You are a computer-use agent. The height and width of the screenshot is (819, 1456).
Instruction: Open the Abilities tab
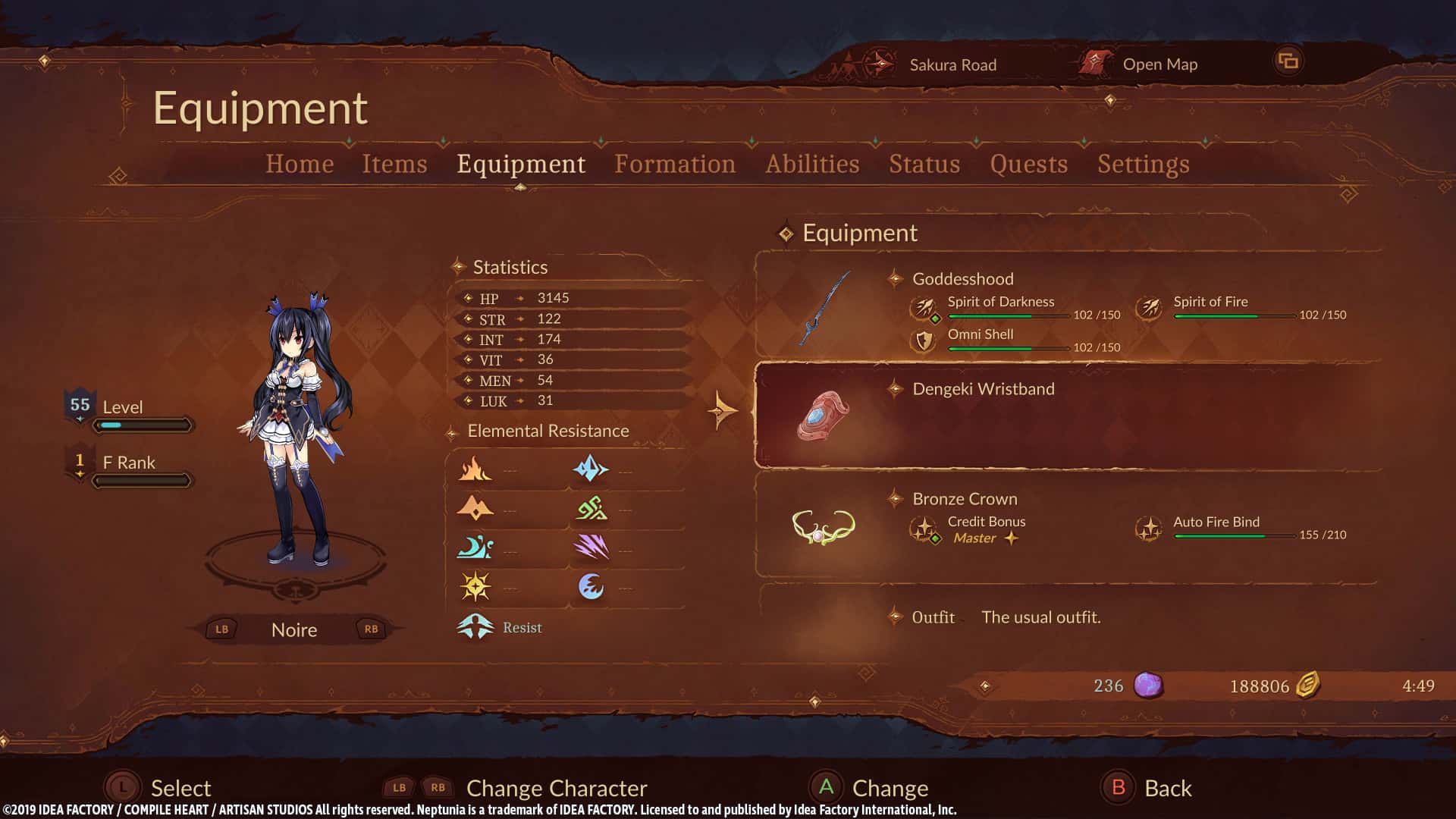(x=812, y=164)
